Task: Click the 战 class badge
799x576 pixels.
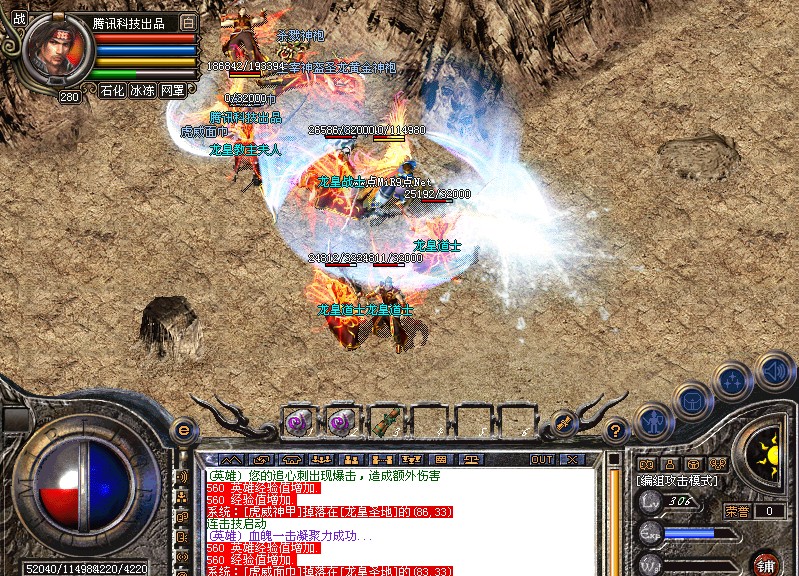Action: coord(19,18)
